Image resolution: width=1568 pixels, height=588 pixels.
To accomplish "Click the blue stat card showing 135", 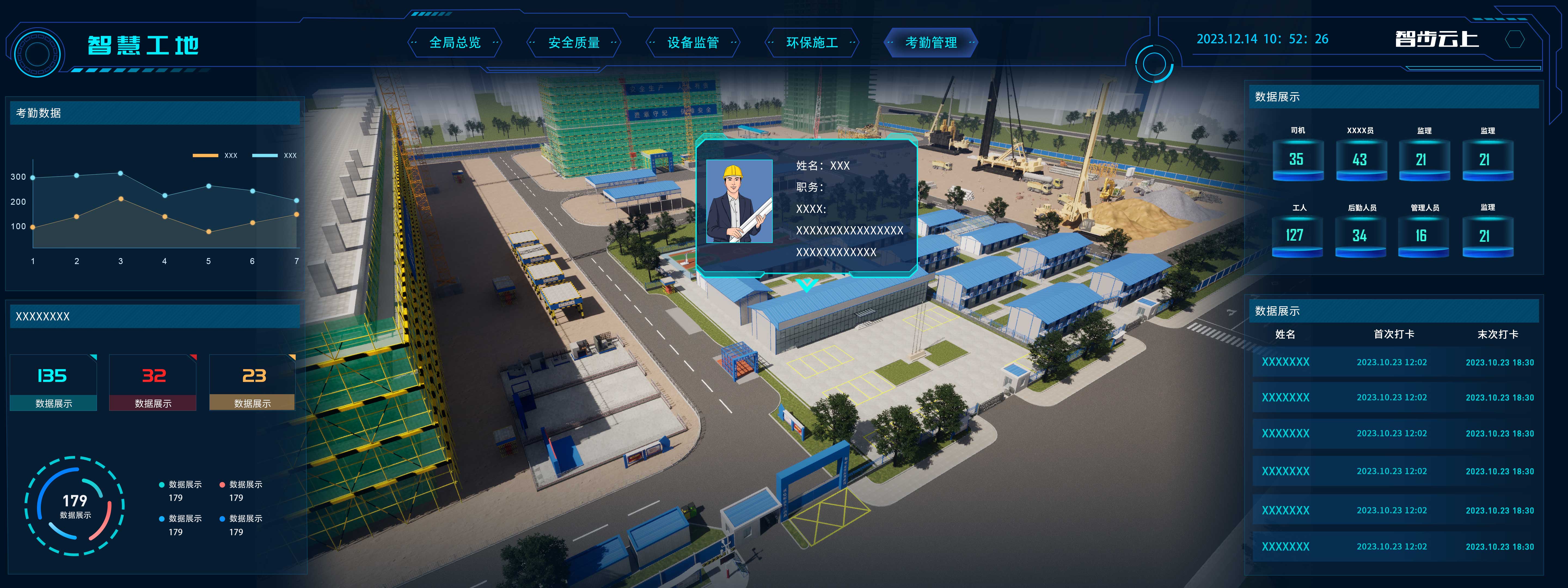I will tap(54, 382).
